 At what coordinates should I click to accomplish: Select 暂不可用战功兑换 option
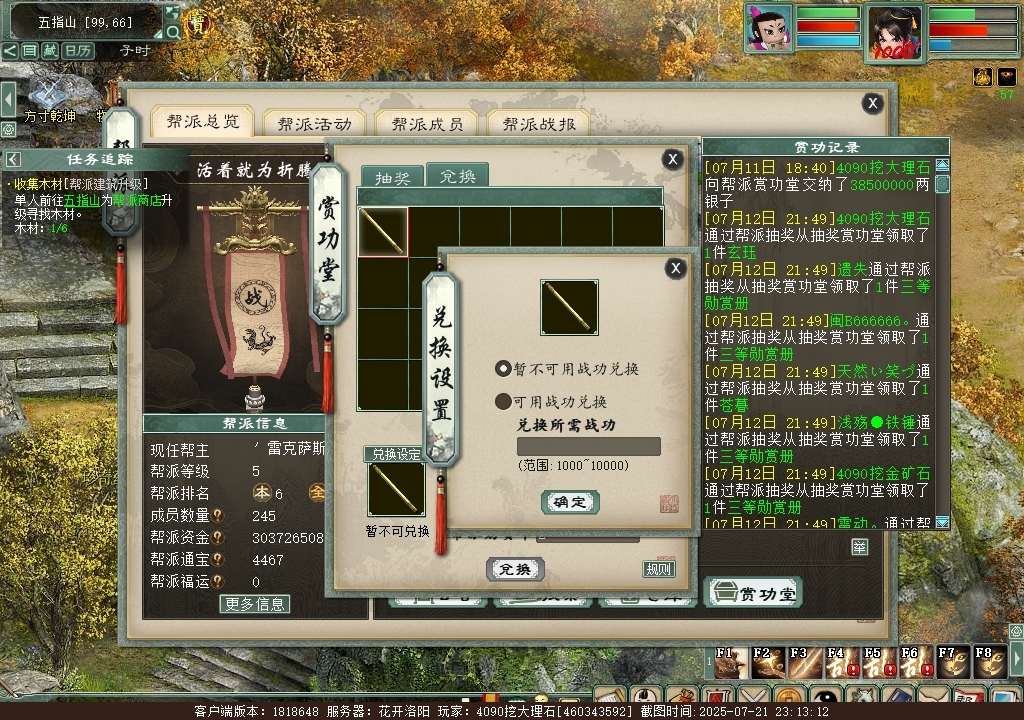point(503,368)
